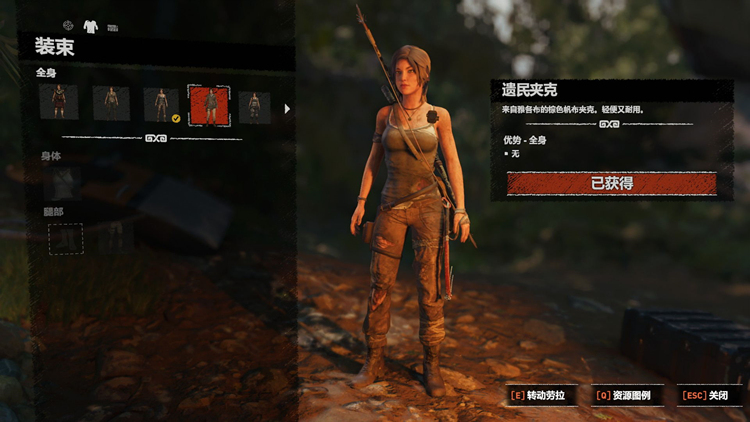Image resolution: width=750 pixels, height=422 pixels.
Task: Open the 资源图例 resource legend
Action: (x=627, y=395)
